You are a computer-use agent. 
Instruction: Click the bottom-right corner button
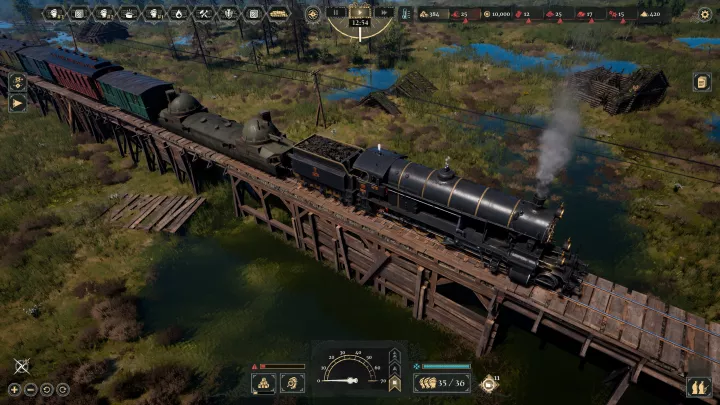698,386
